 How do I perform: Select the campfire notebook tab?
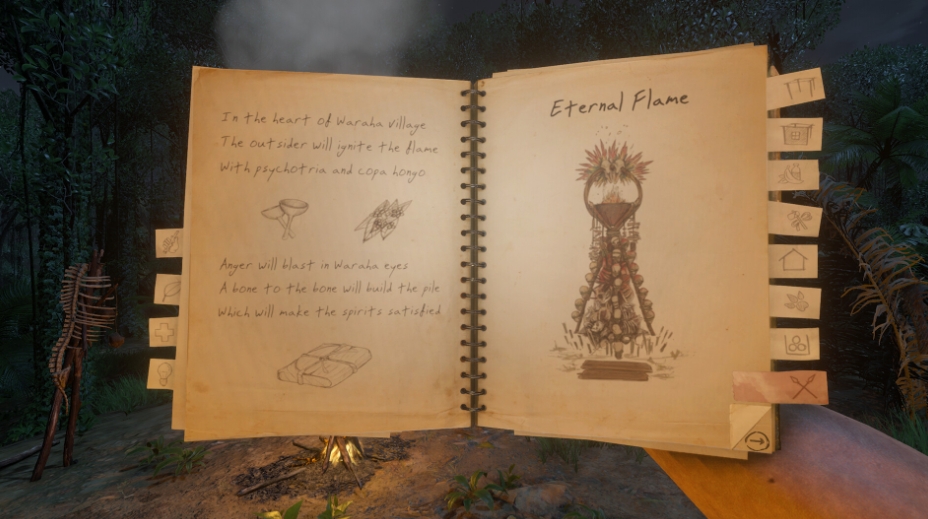tap(795, 175)
